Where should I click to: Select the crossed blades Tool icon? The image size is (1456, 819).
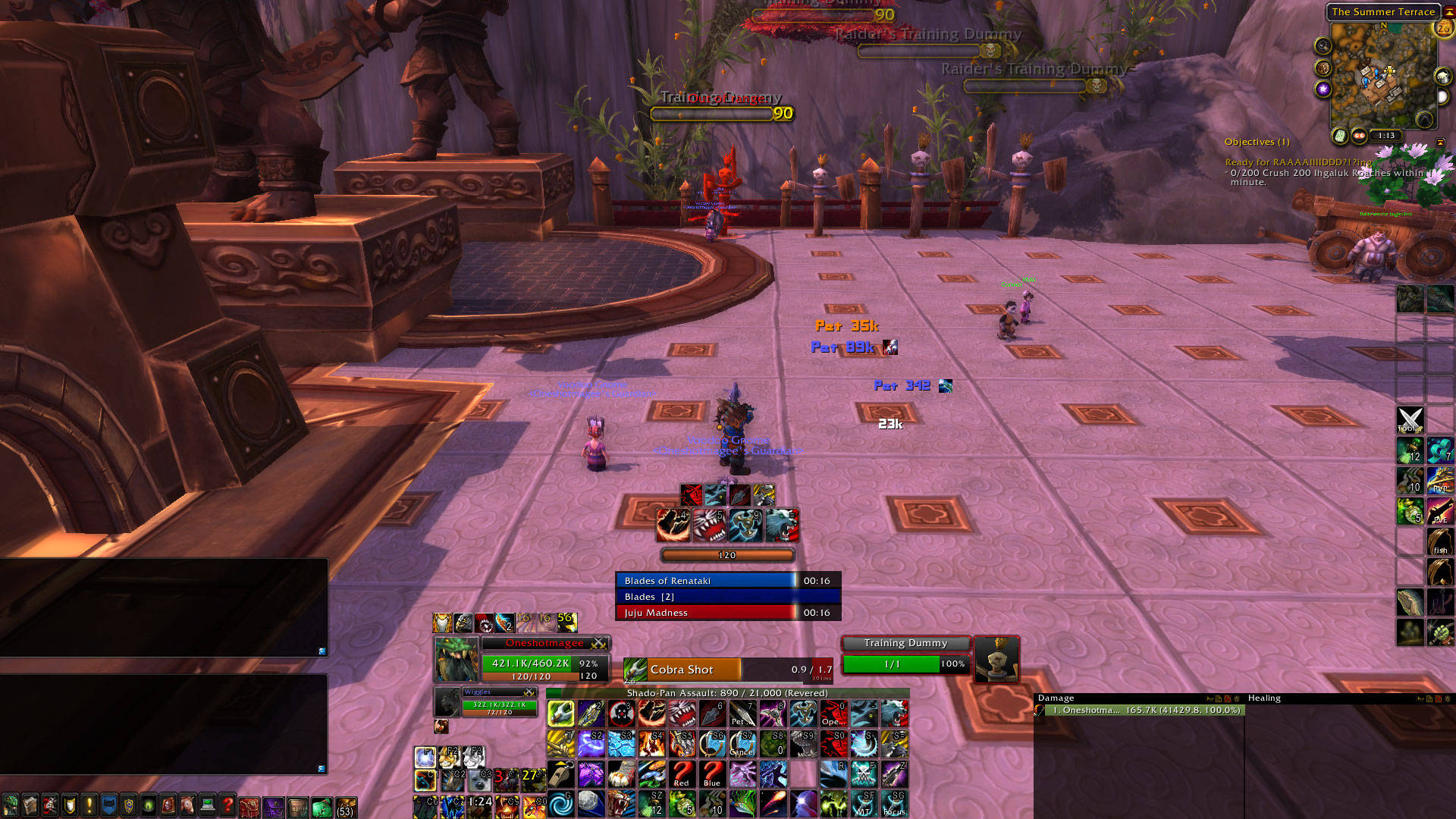1410,419
